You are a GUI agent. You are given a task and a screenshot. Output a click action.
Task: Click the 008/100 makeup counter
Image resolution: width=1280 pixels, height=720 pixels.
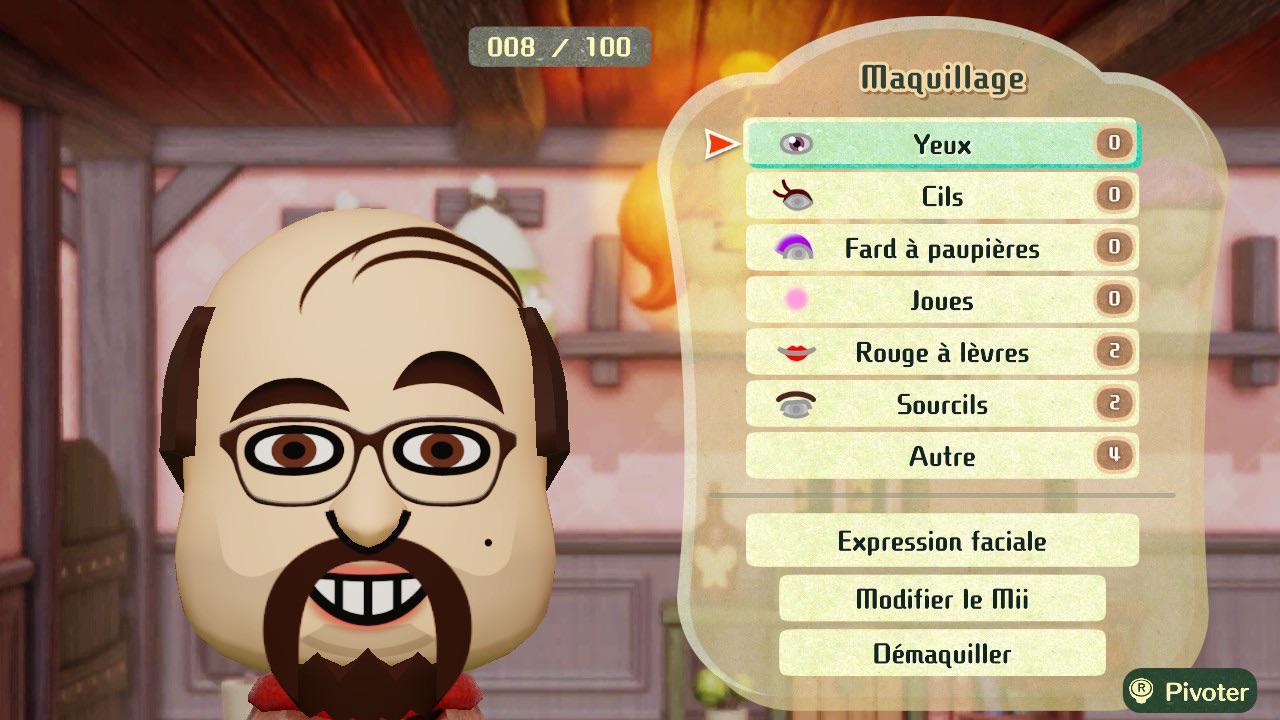tap(558, 46)
